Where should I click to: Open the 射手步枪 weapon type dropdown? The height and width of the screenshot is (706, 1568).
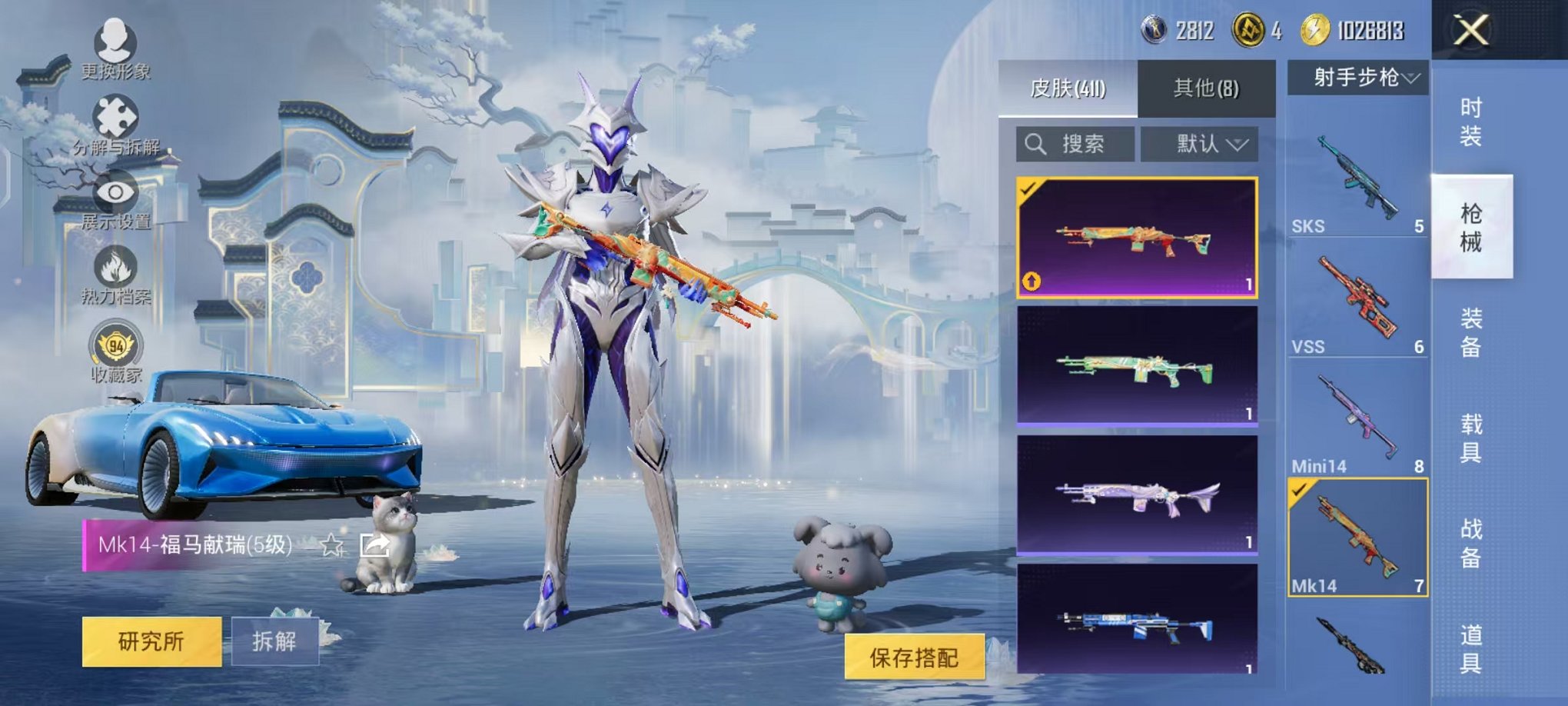click(x=1358, y=78)
